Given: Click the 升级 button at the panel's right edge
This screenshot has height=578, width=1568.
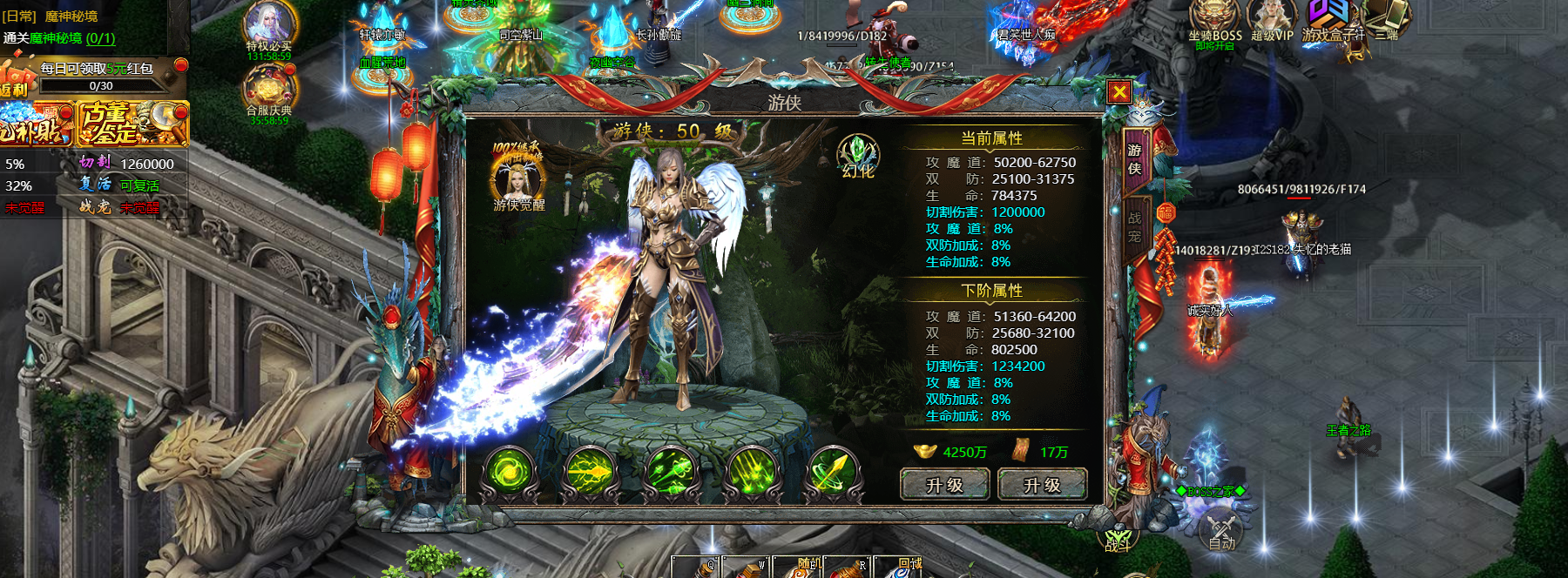Looking at the screenshot, I should coord(1042,485).
